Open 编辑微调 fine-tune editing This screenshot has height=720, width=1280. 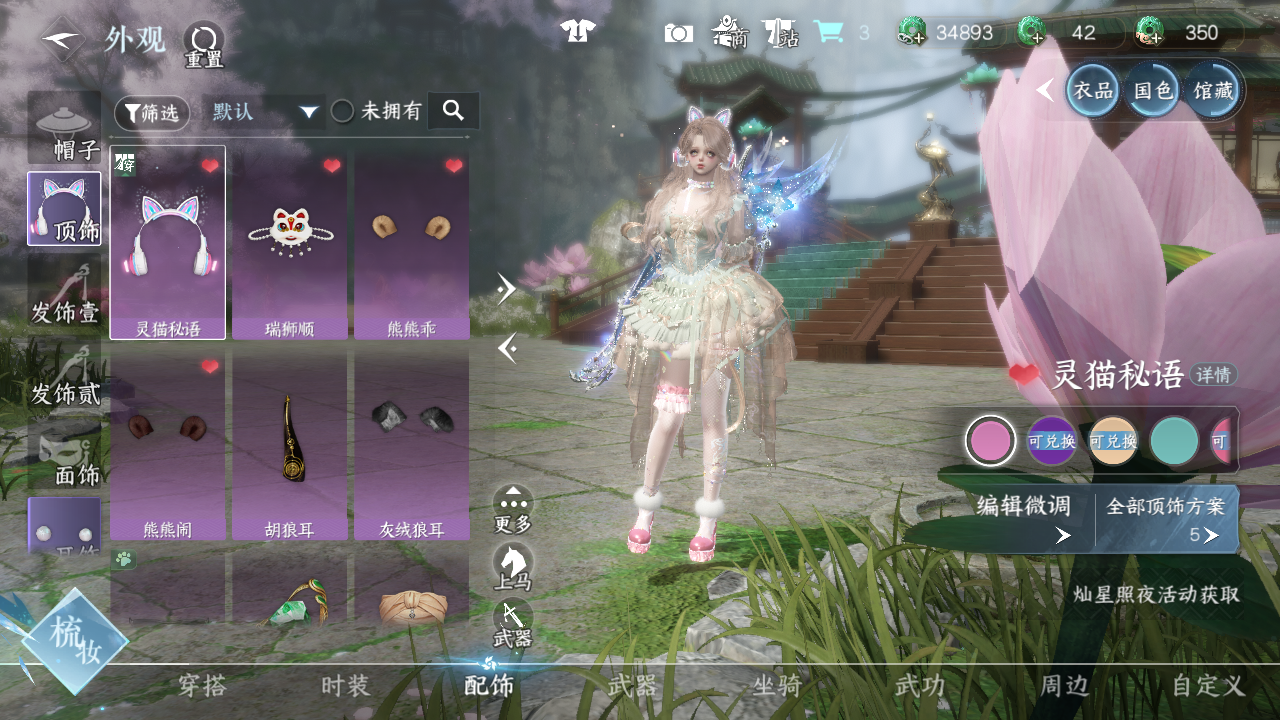click(x=1023, y=518)
